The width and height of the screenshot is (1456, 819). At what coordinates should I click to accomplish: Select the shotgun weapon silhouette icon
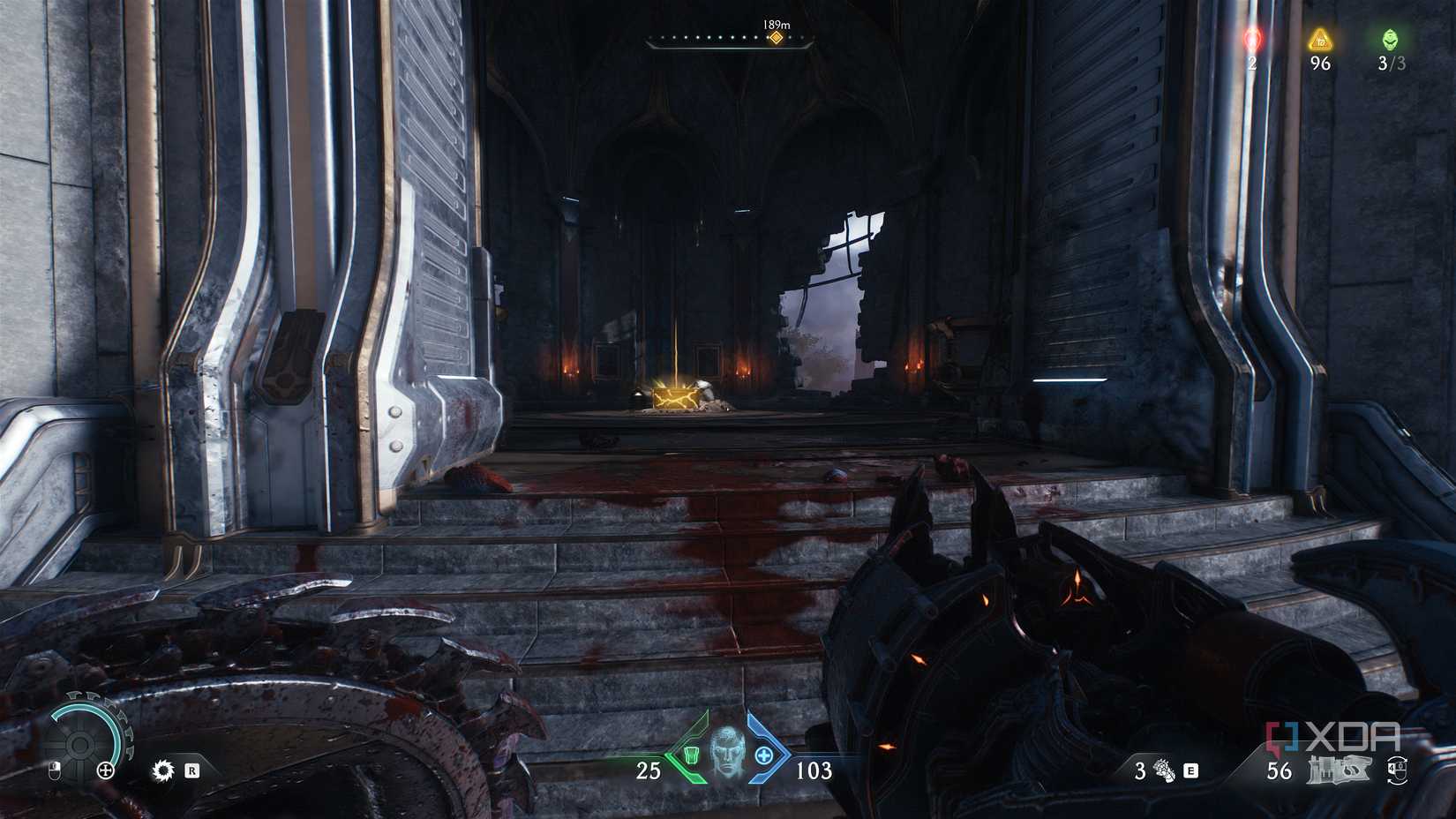1340,770
